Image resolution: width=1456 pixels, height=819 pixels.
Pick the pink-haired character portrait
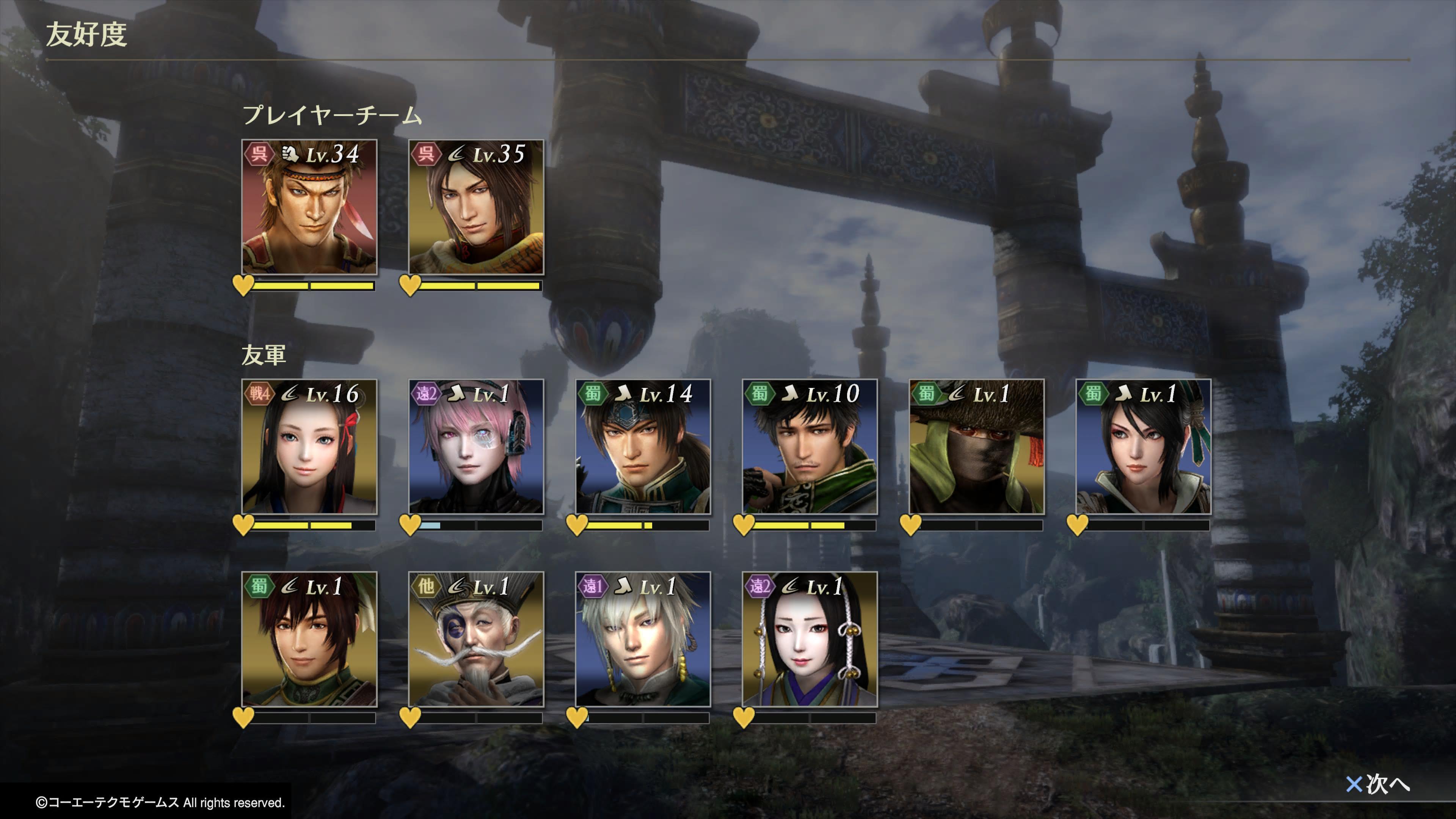[x=476, y=447]
